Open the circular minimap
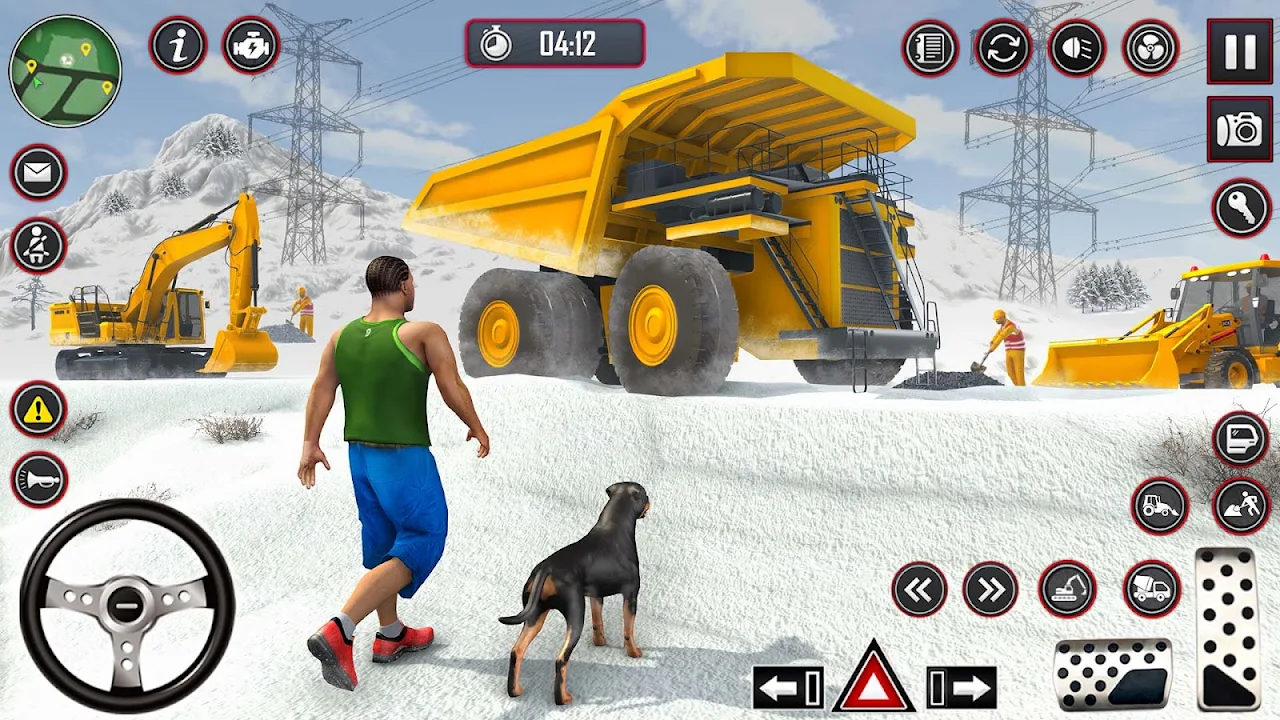 coord(65,70)
